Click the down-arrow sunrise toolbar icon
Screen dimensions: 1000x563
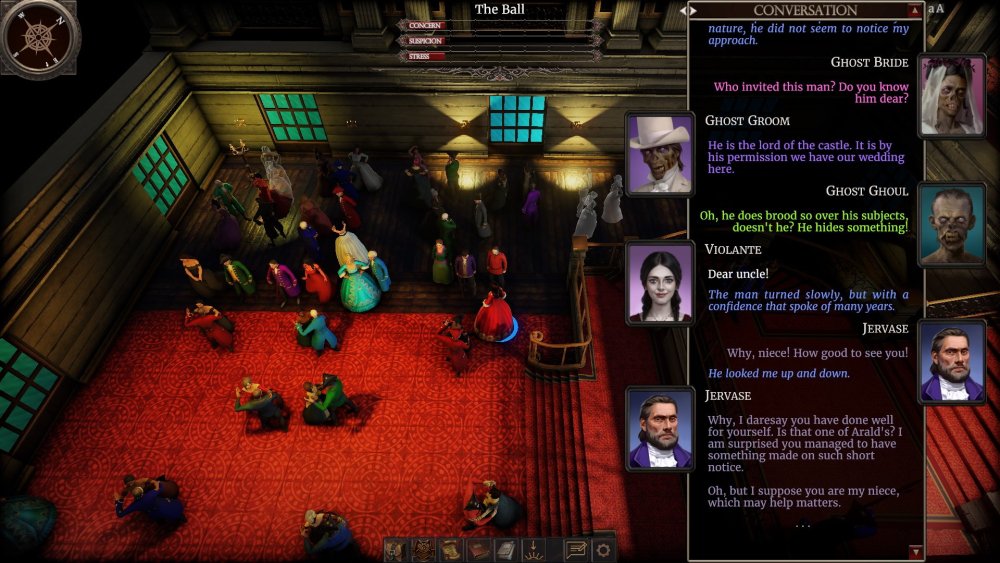[534, 549]
